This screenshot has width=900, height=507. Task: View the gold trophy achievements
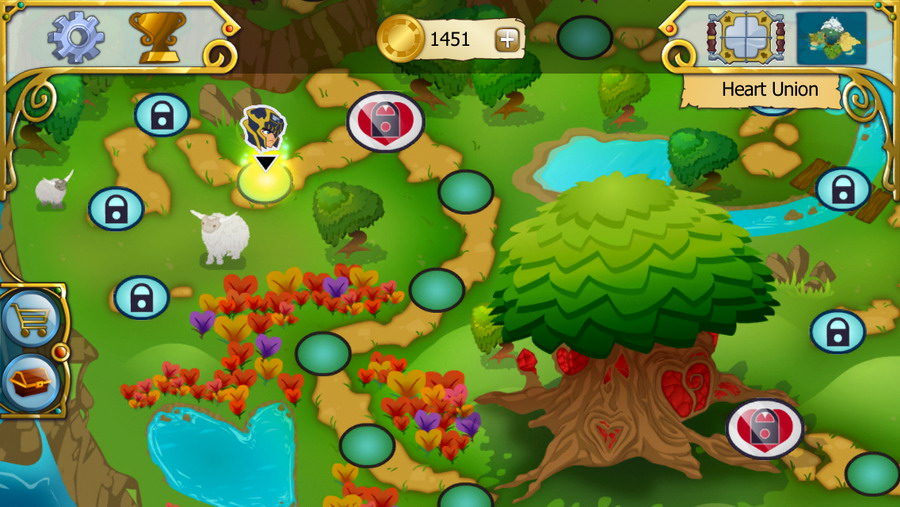pos(157,37)
